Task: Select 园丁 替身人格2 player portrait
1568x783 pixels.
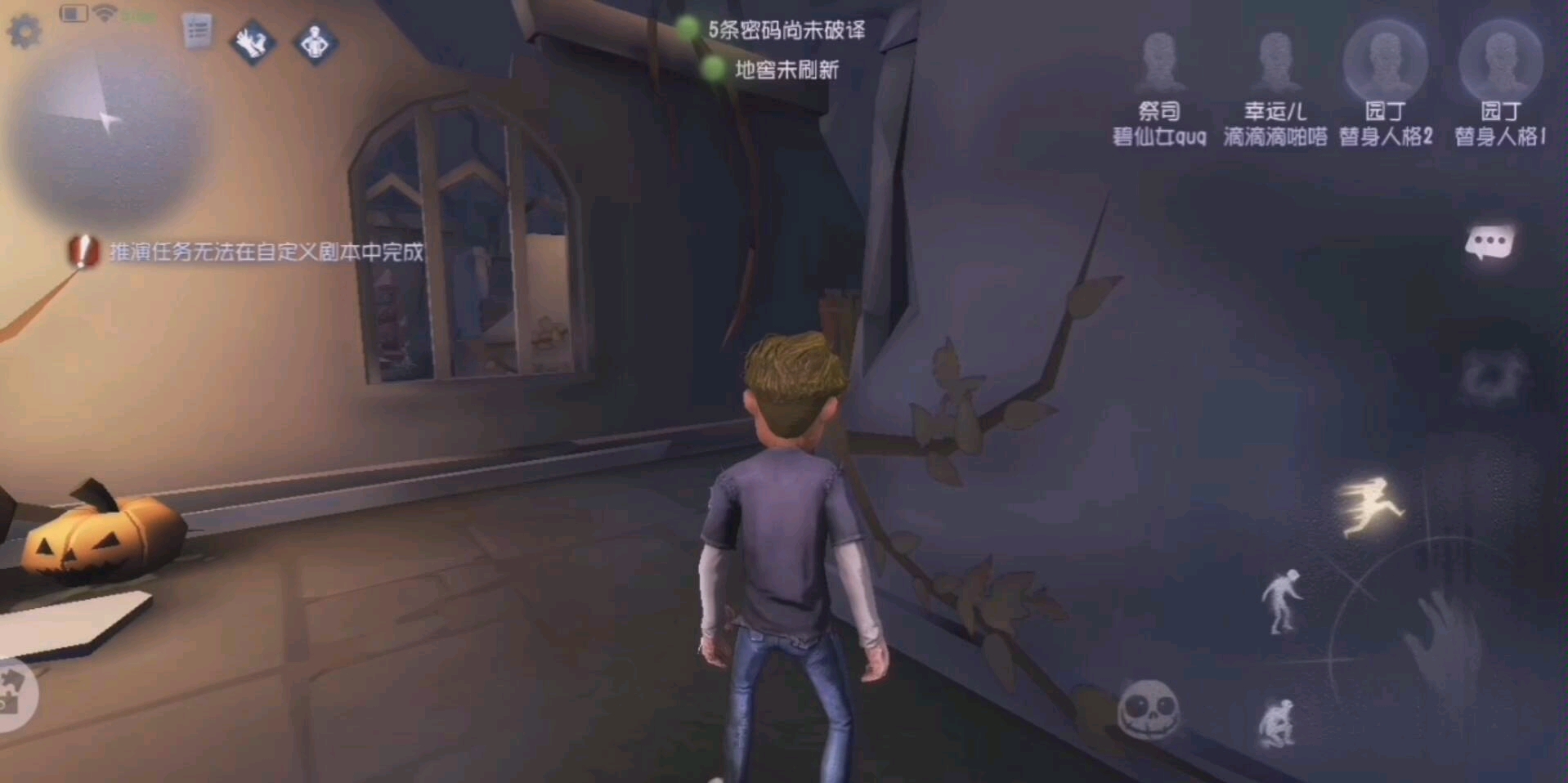Action: pyautogui.click(x=1385, y=59)
